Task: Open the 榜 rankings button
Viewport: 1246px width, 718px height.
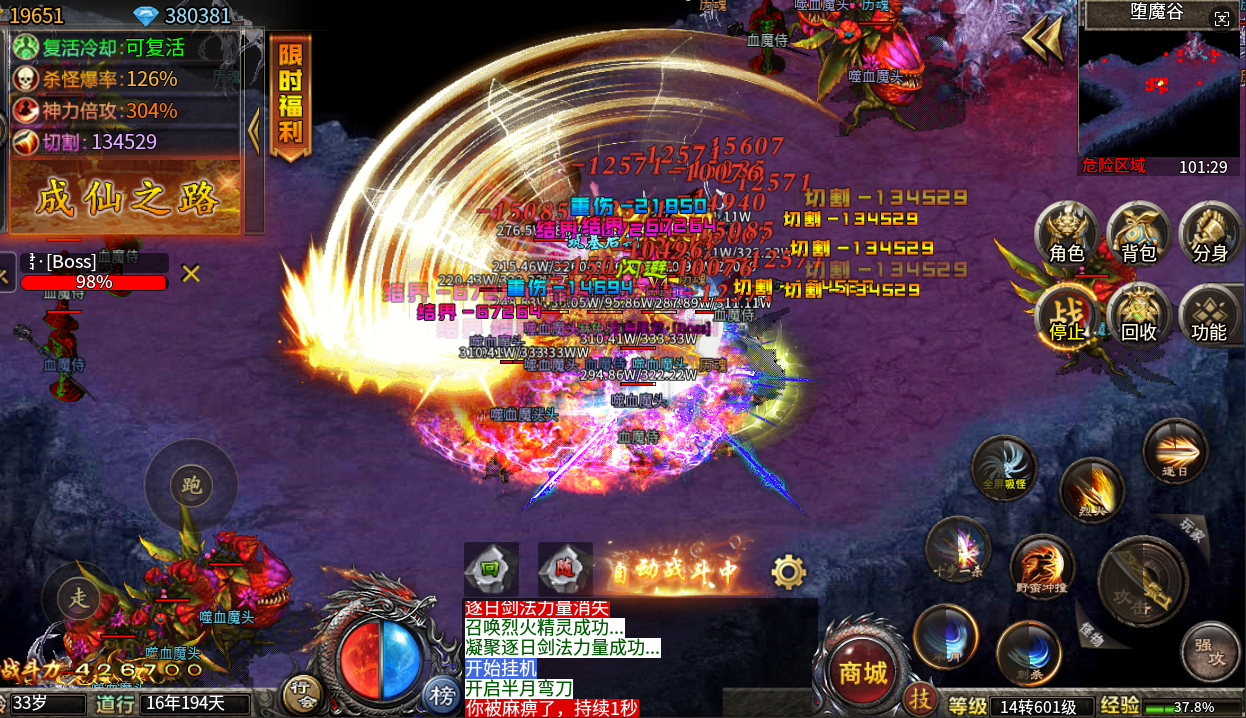Action: 441,693
